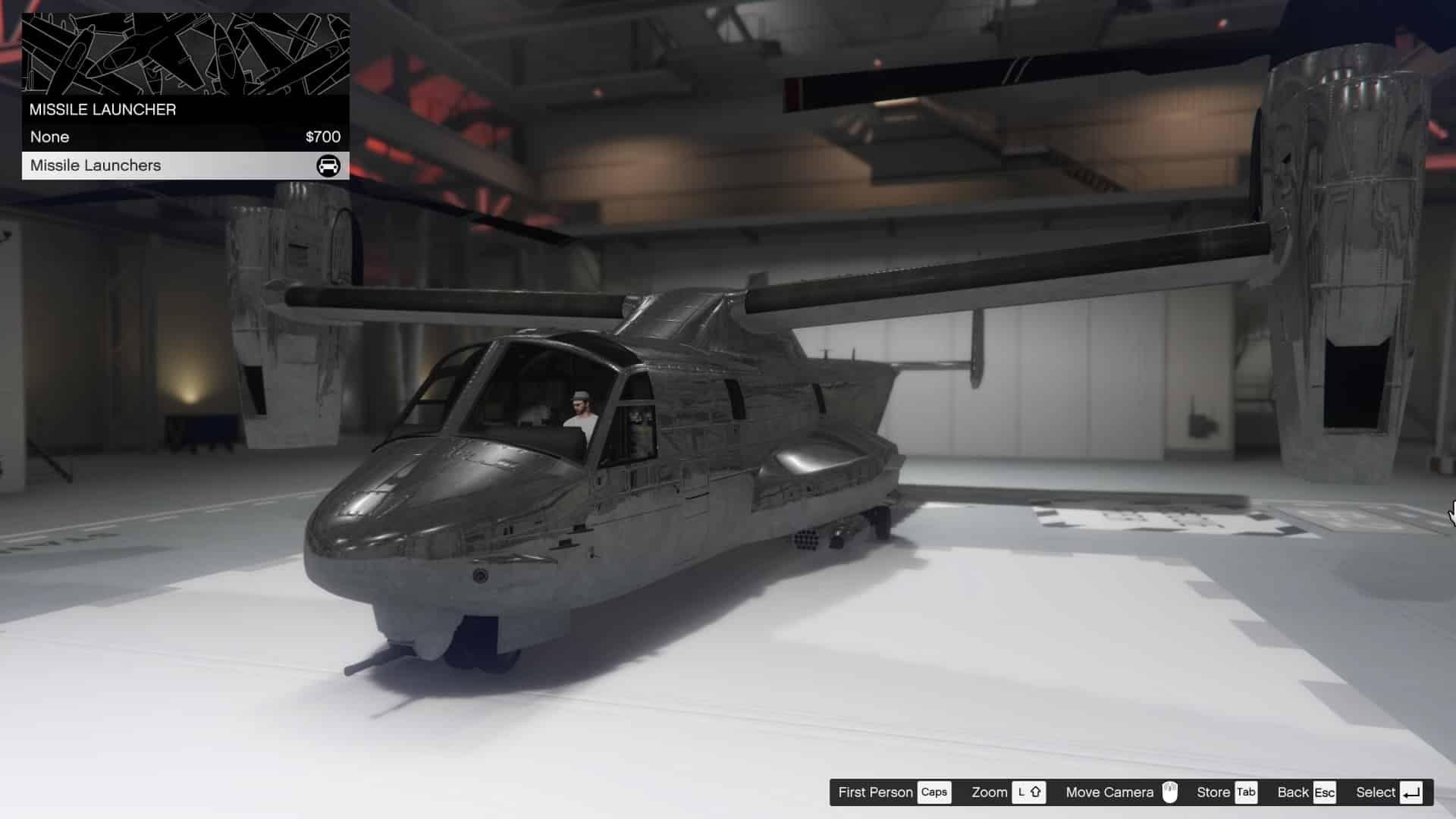Click the vehicle icon on Missile Launchers row
1456x819 pixels.
pos(328,165)
